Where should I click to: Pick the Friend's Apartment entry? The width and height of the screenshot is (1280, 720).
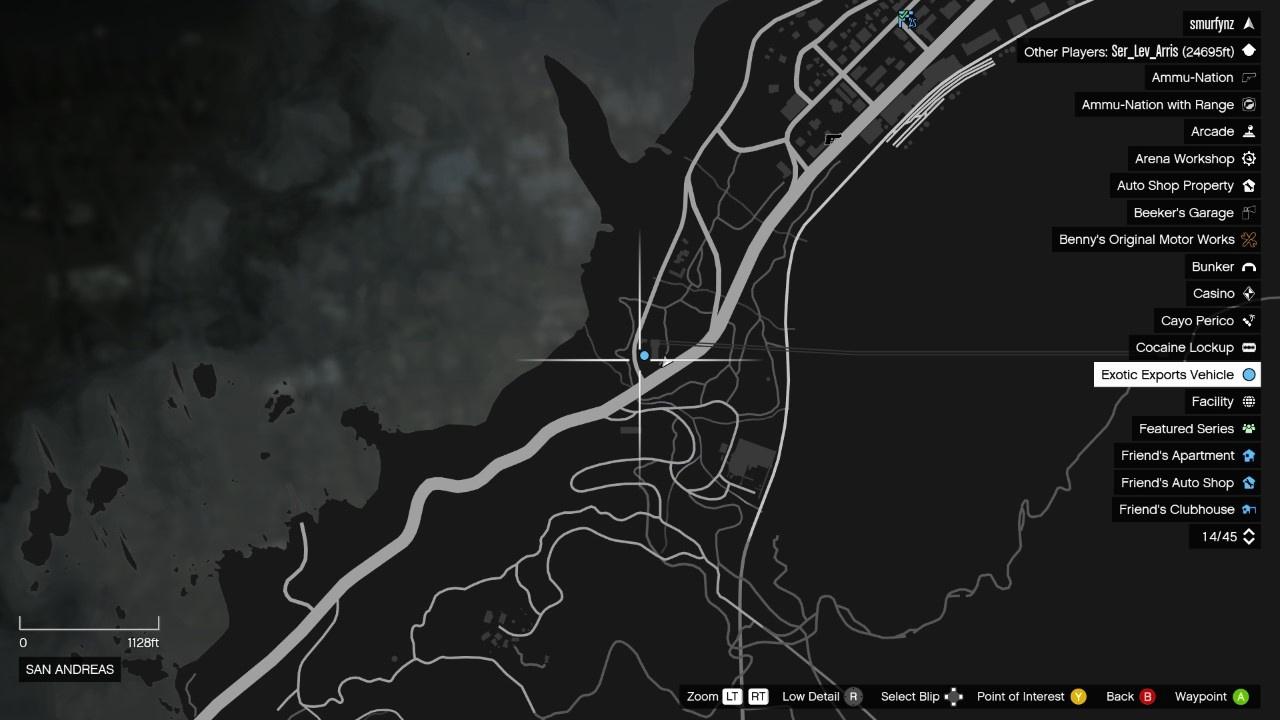(1186, 456)
